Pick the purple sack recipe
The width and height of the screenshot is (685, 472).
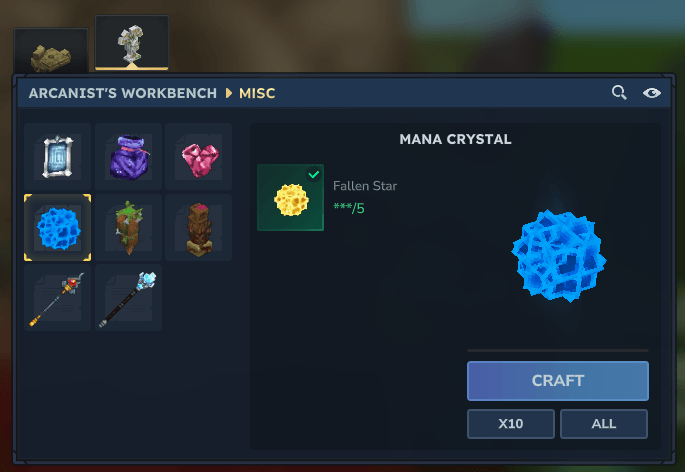coord(128,157)
